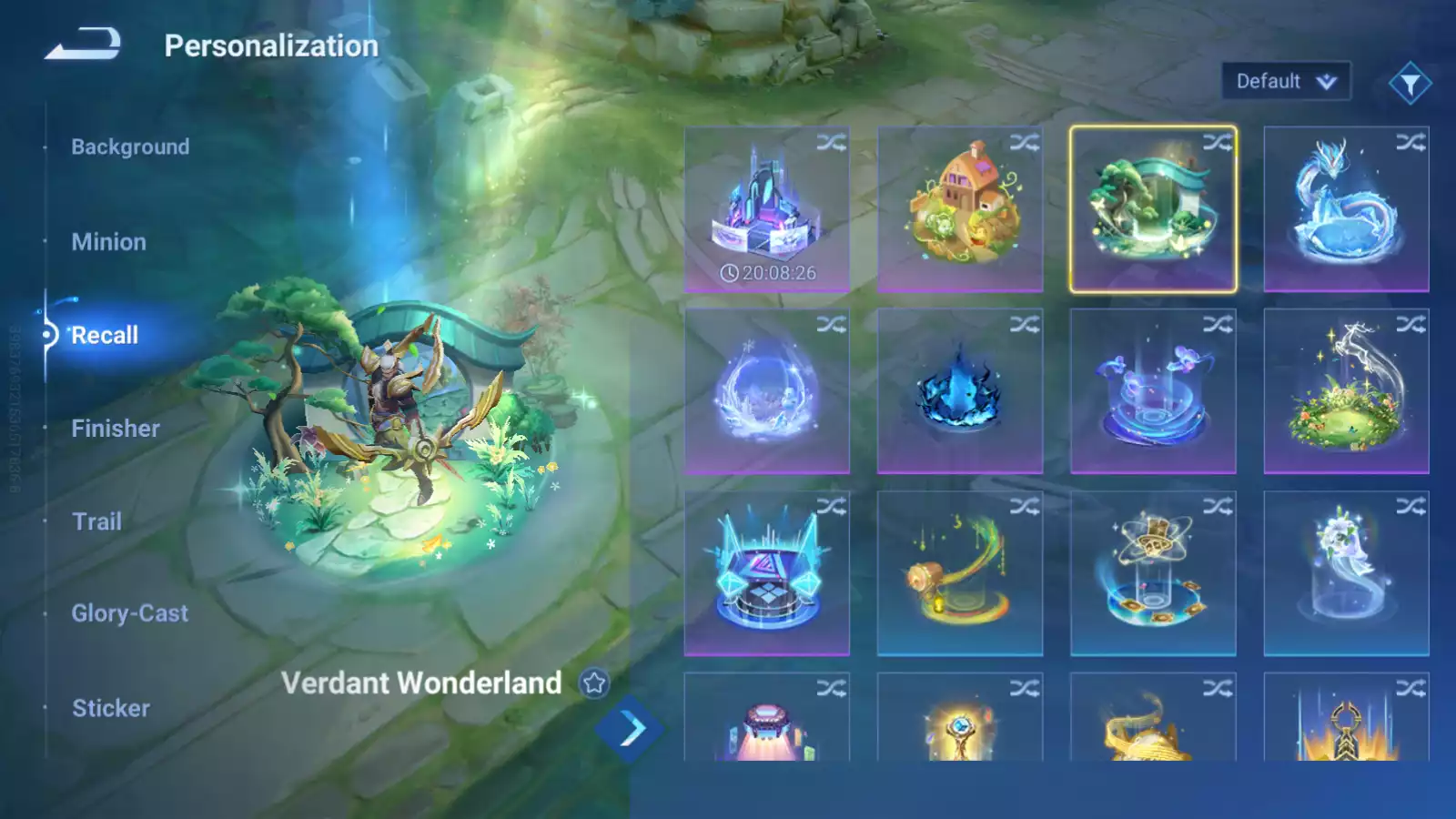Open the Trail category
Screen dimensions: 1456x819
(96, 521)
